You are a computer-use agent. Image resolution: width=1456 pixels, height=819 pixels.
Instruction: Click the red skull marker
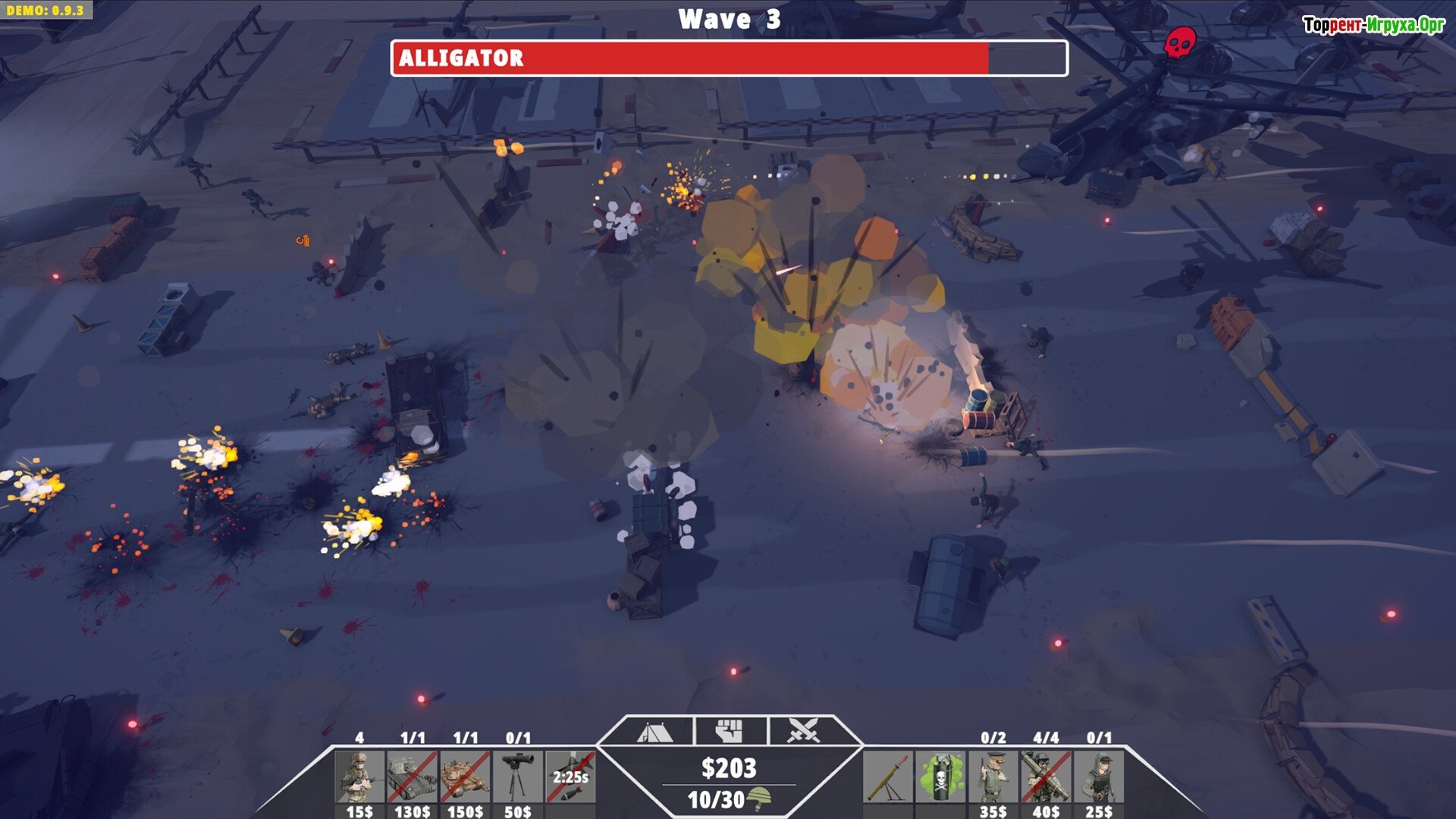tap(1179, 42)
